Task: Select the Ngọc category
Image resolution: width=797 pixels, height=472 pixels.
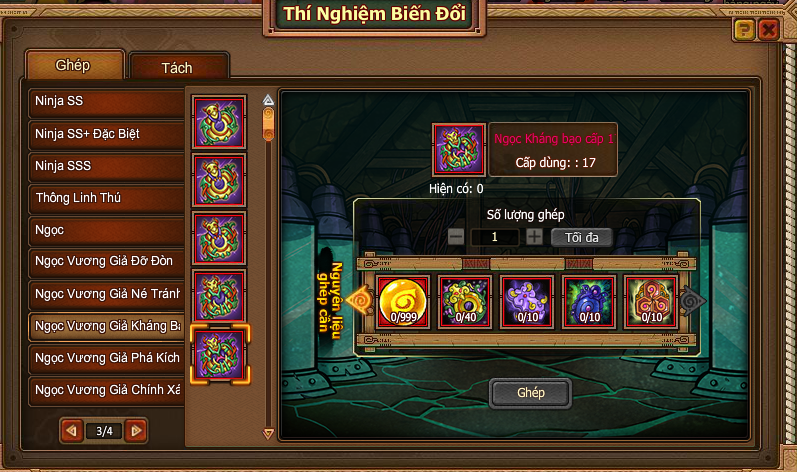Action: tap(106, 230)
